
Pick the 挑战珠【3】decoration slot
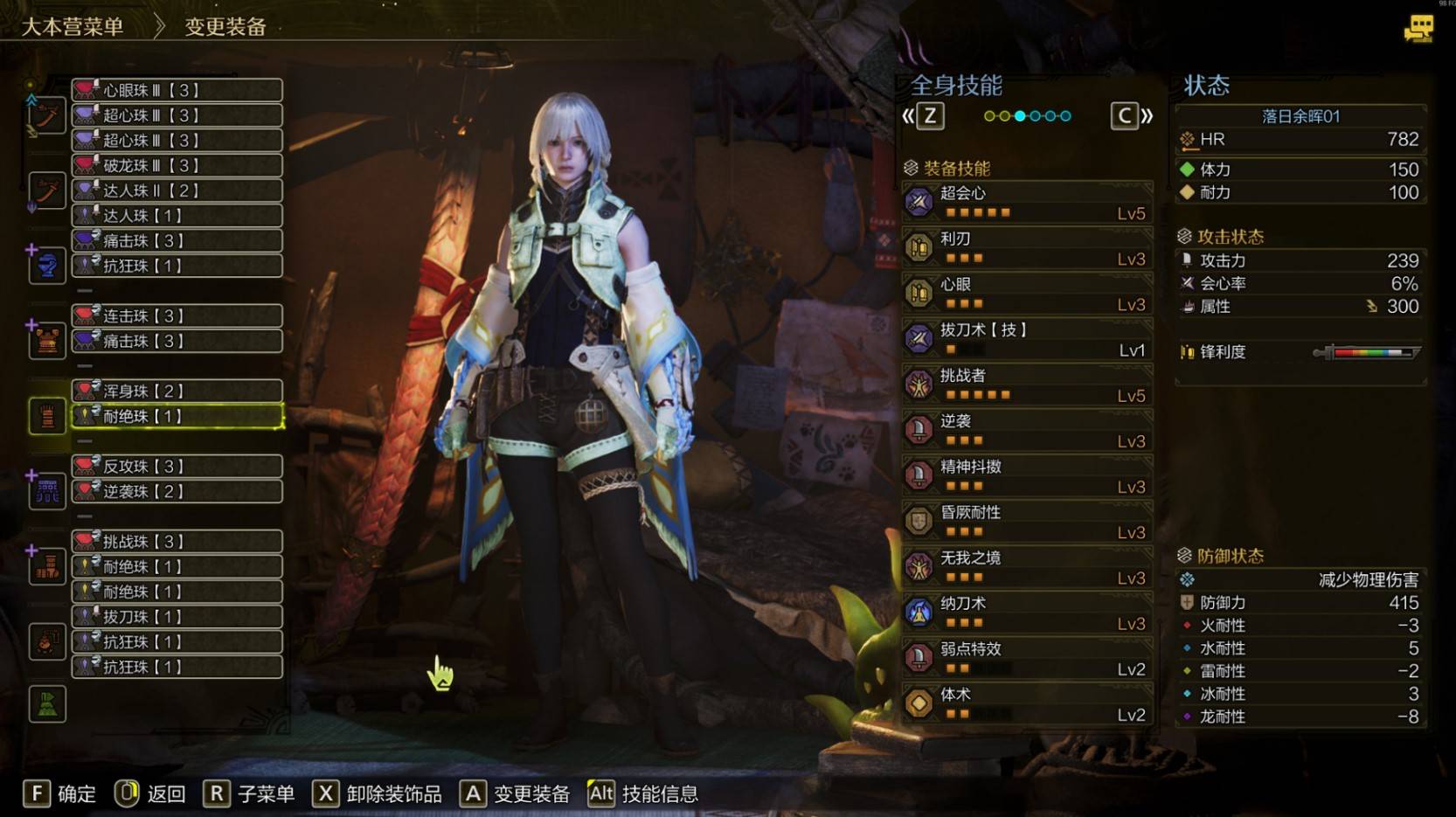pos(177,541)
